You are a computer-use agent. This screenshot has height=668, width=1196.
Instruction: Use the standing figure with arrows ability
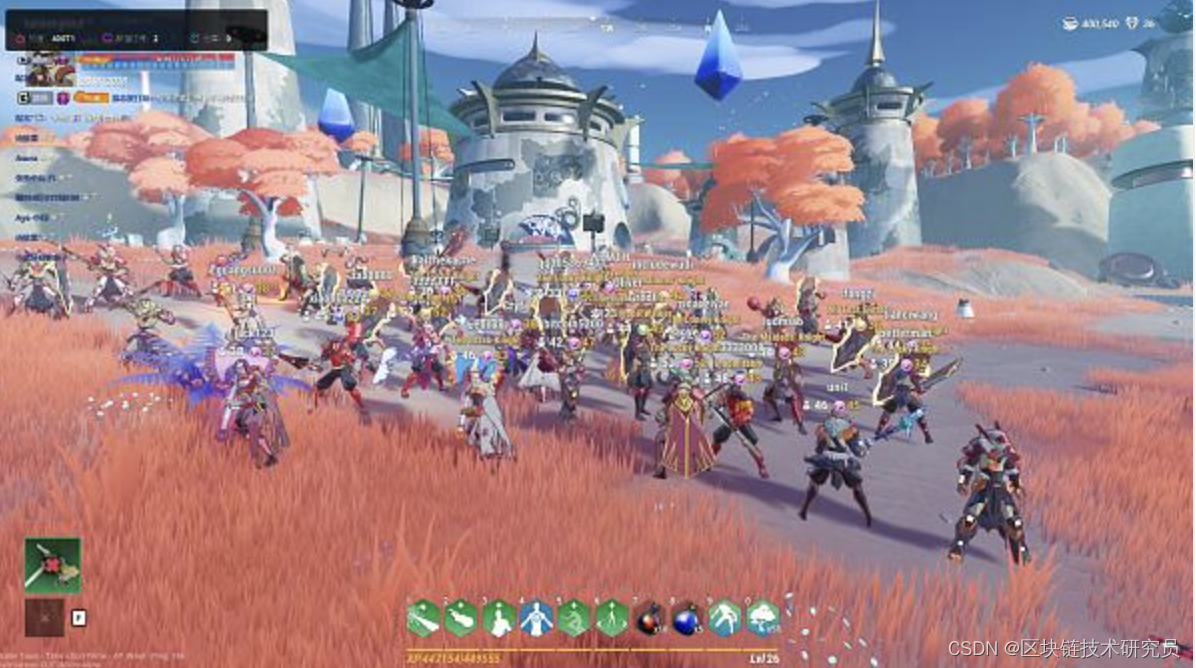[x=612, y=618]
